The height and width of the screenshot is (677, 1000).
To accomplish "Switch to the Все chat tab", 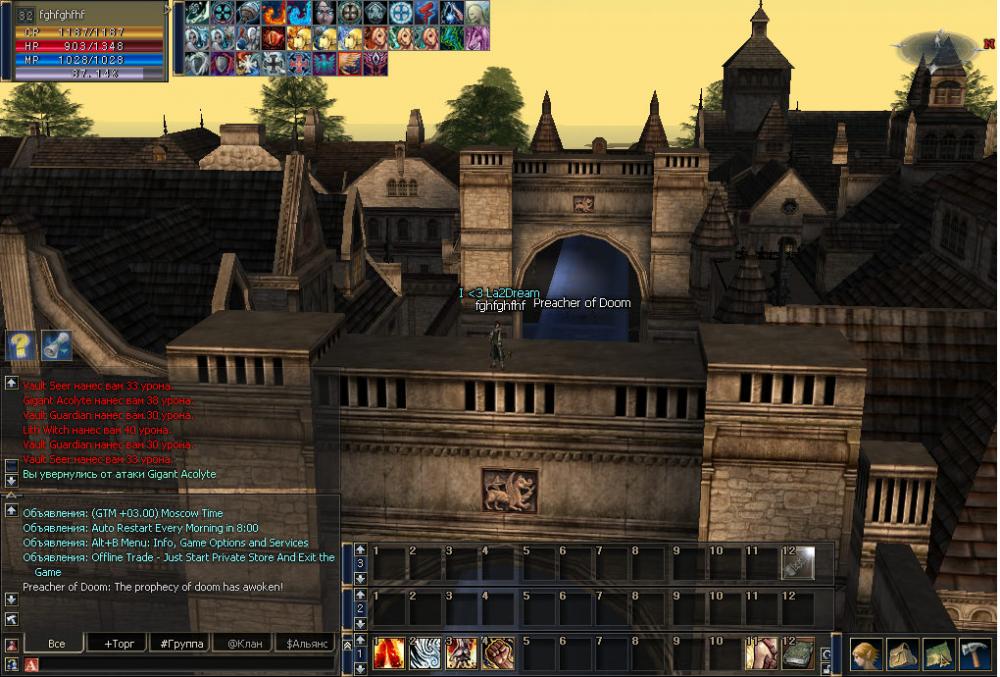I will tap(55, 643).
